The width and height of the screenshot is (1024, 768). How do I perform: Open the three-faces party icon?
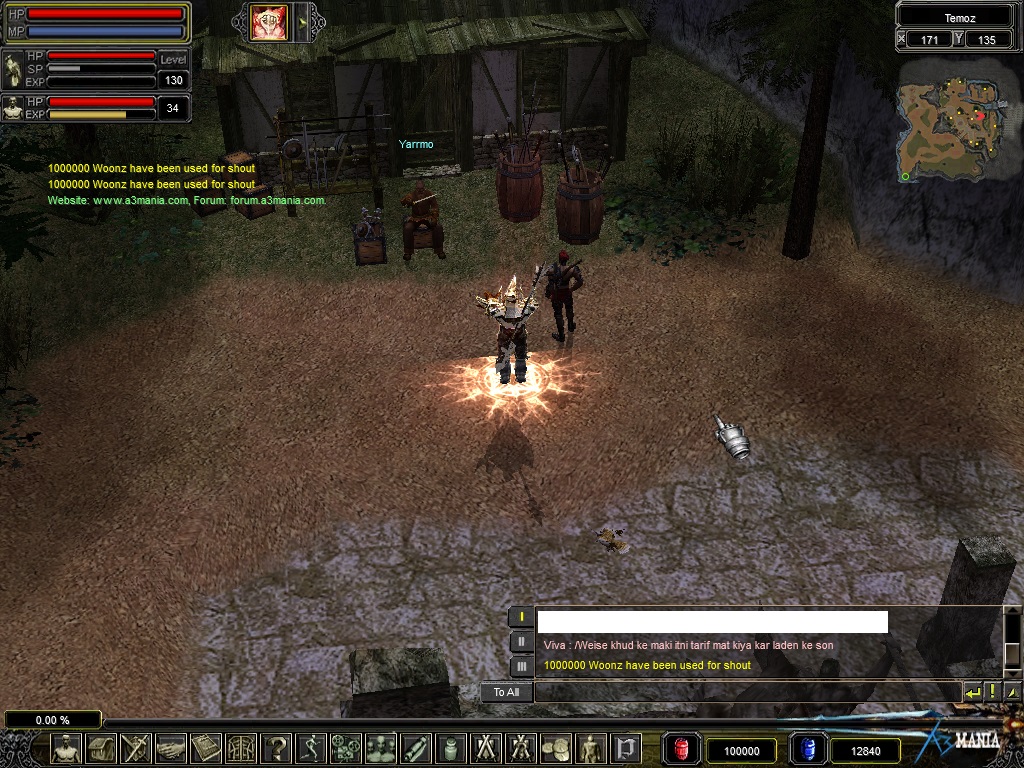point(381,748)
